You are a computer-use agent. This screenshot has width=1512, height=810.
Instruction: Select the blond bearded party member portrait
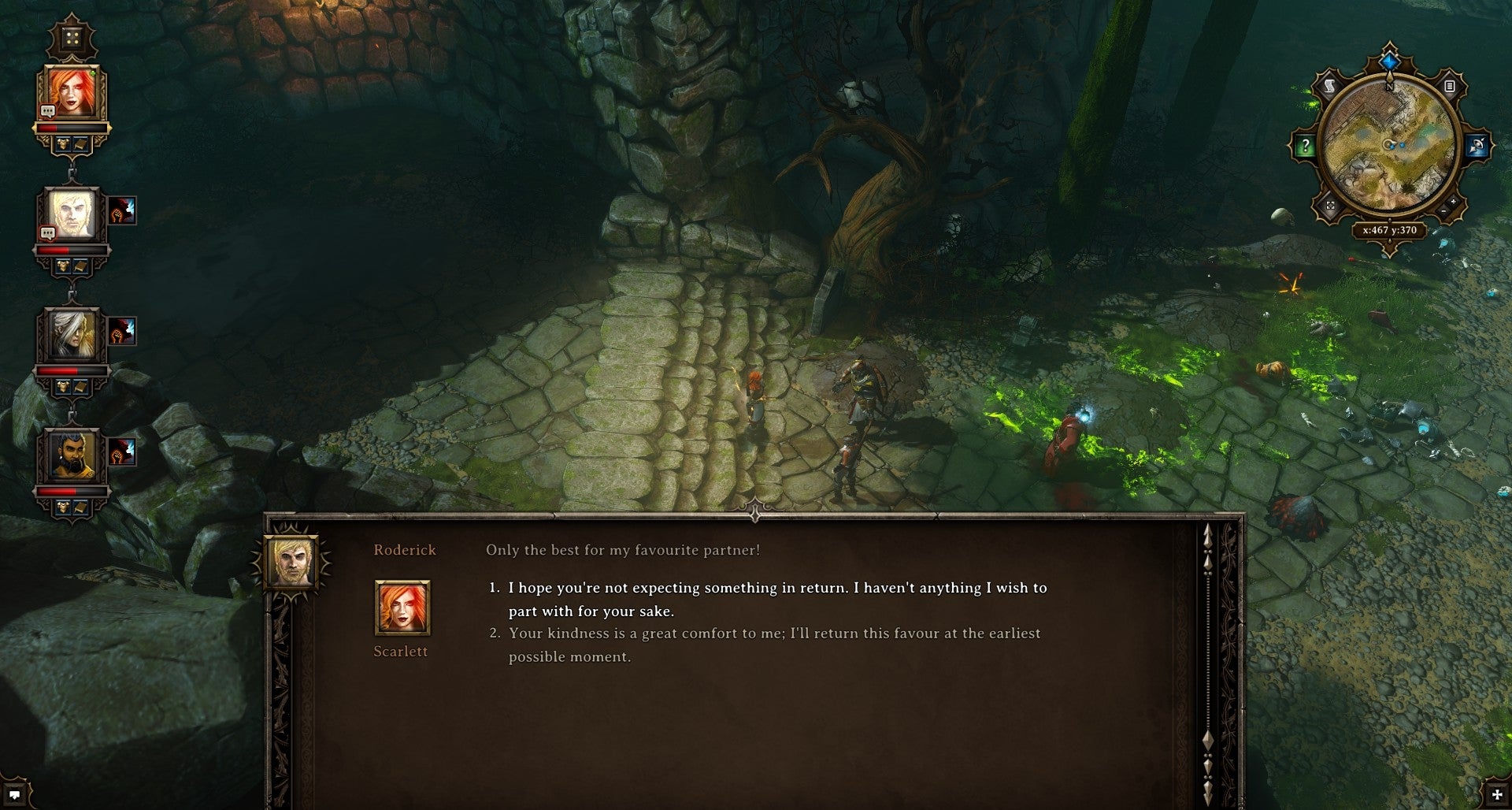[x=72, y=214]
